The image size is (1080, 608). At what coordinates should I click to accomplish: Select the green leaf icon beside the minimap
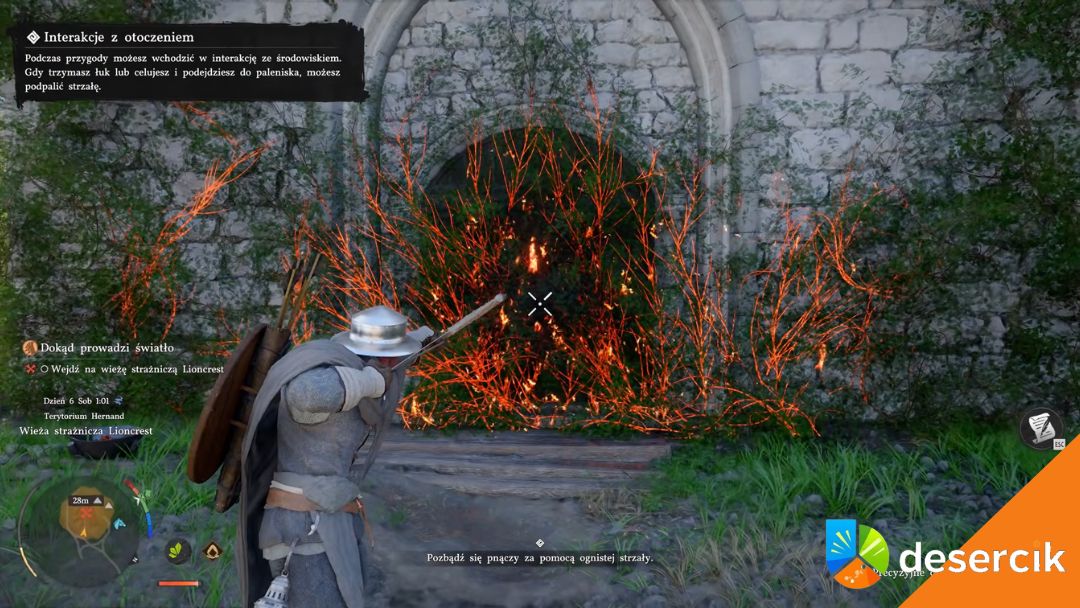pos(179,550)
